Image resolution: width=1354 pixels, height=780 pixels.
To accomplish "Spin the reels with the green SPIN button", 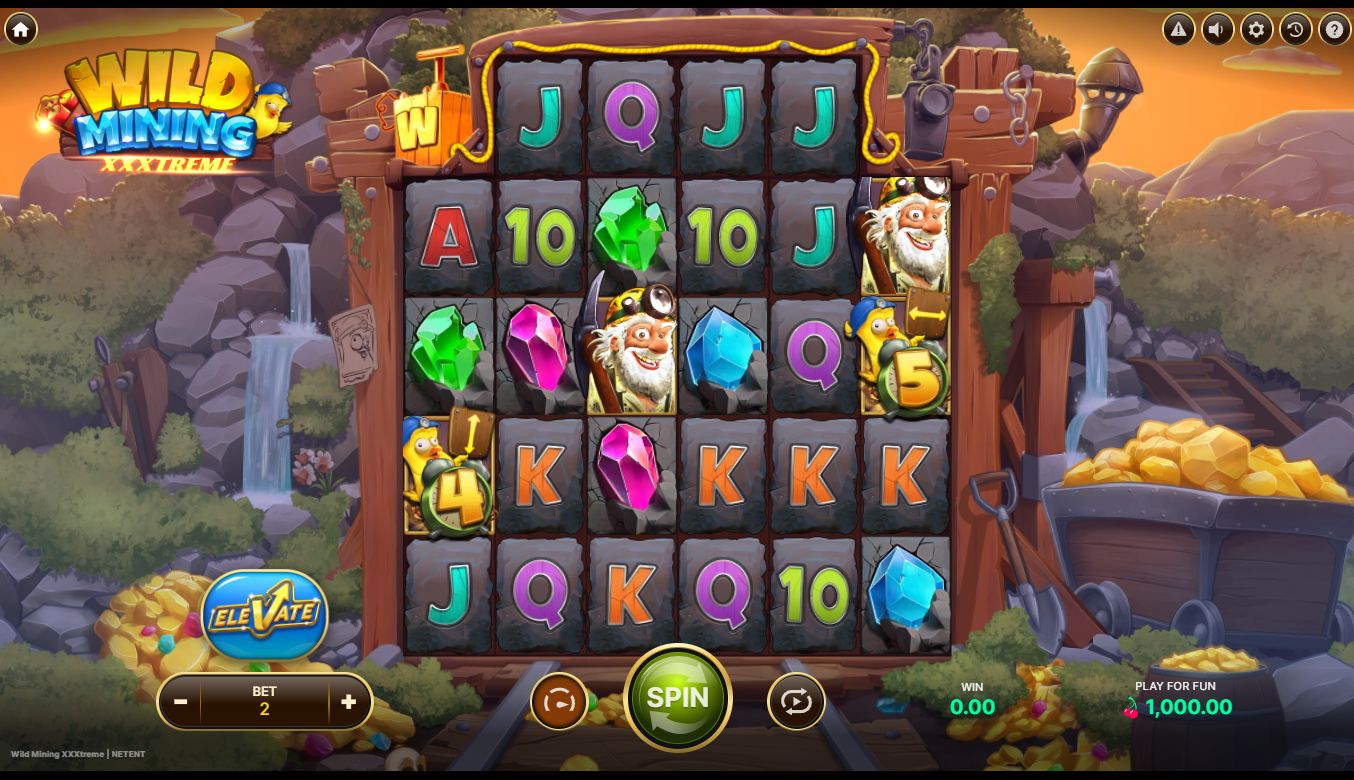I will pos(677,698).
